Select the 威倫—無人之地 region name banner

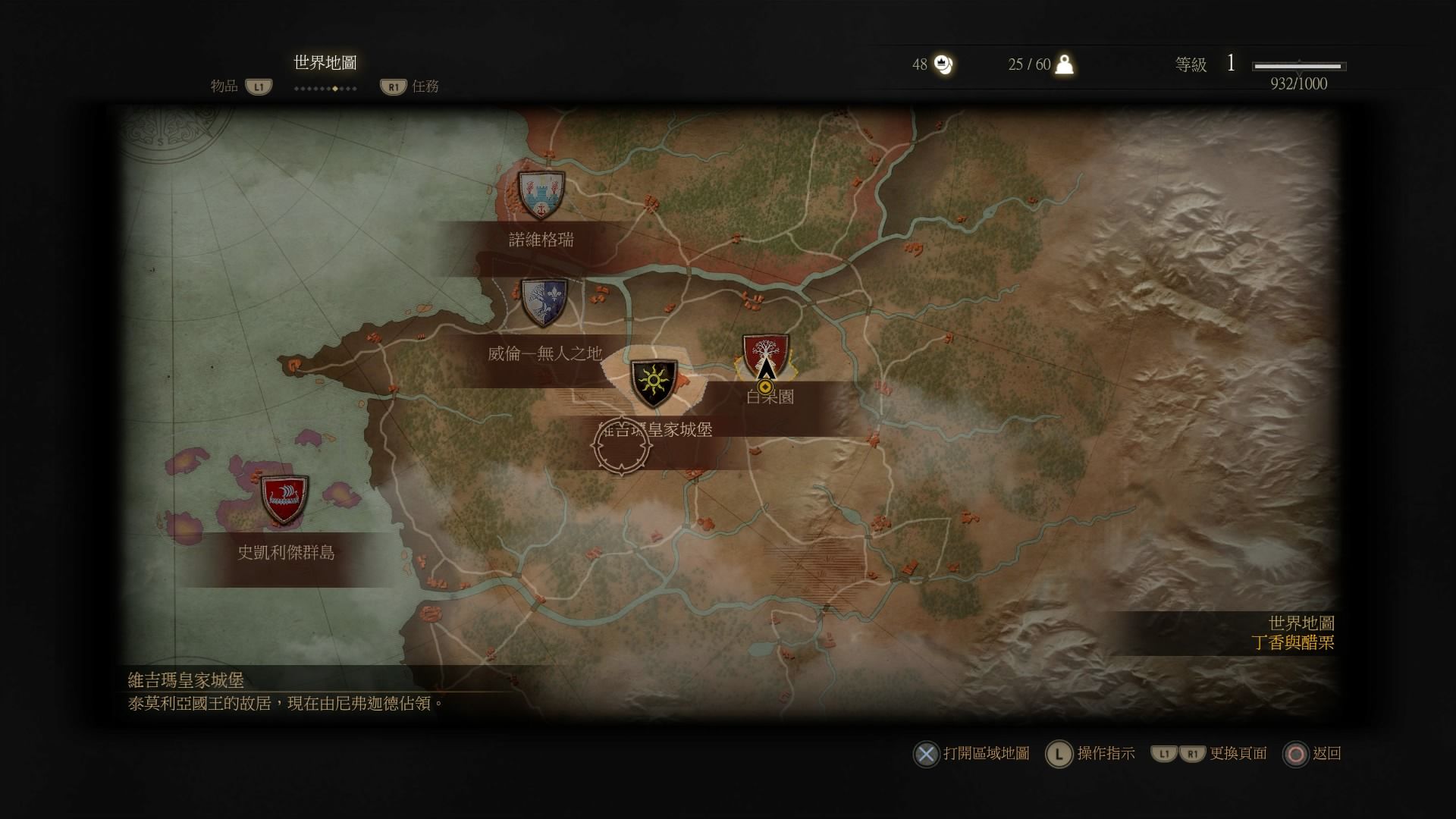544,353
